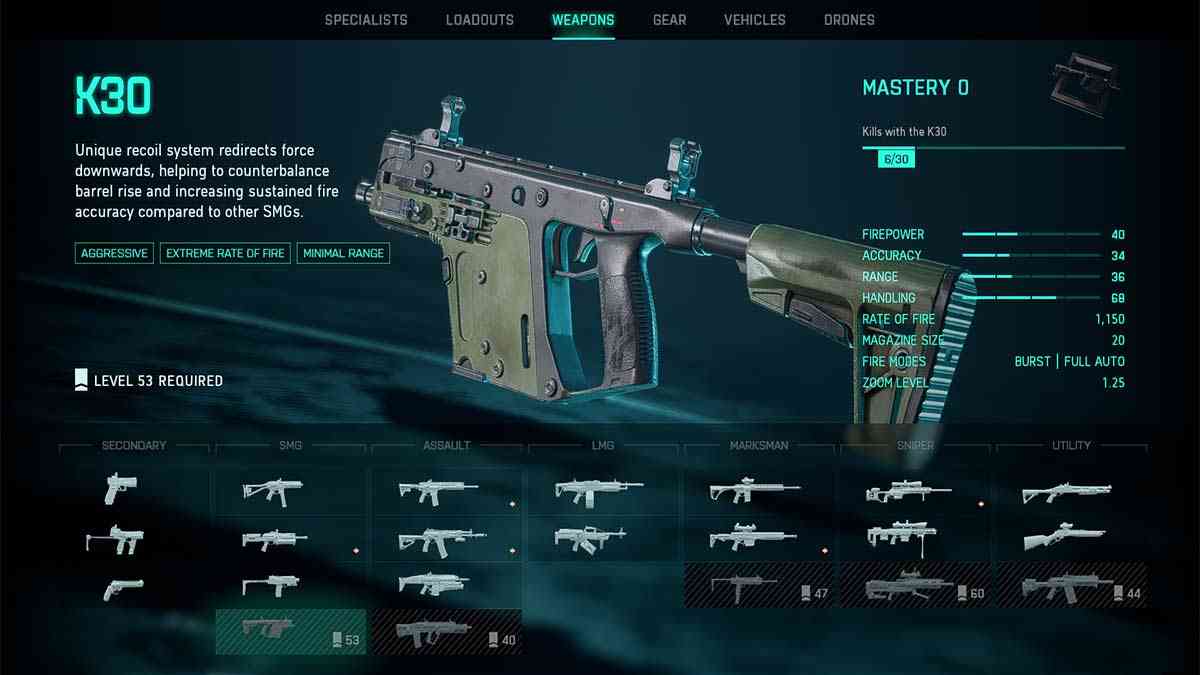Viewport: 1200px width, 675px height.
Task: Pick the level 60 locked sniper rifle
Action: [915, 585]
